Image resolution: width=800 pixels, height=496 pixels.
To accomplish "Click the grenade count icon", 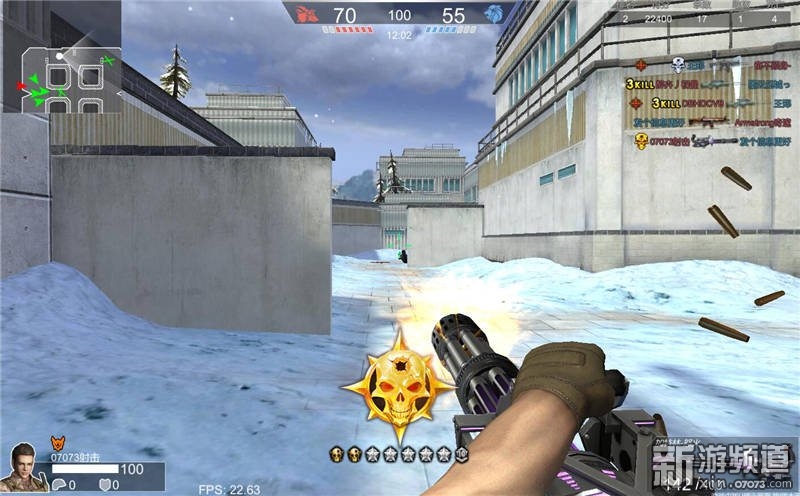I will pyautogui.click(x=61, y=484).
